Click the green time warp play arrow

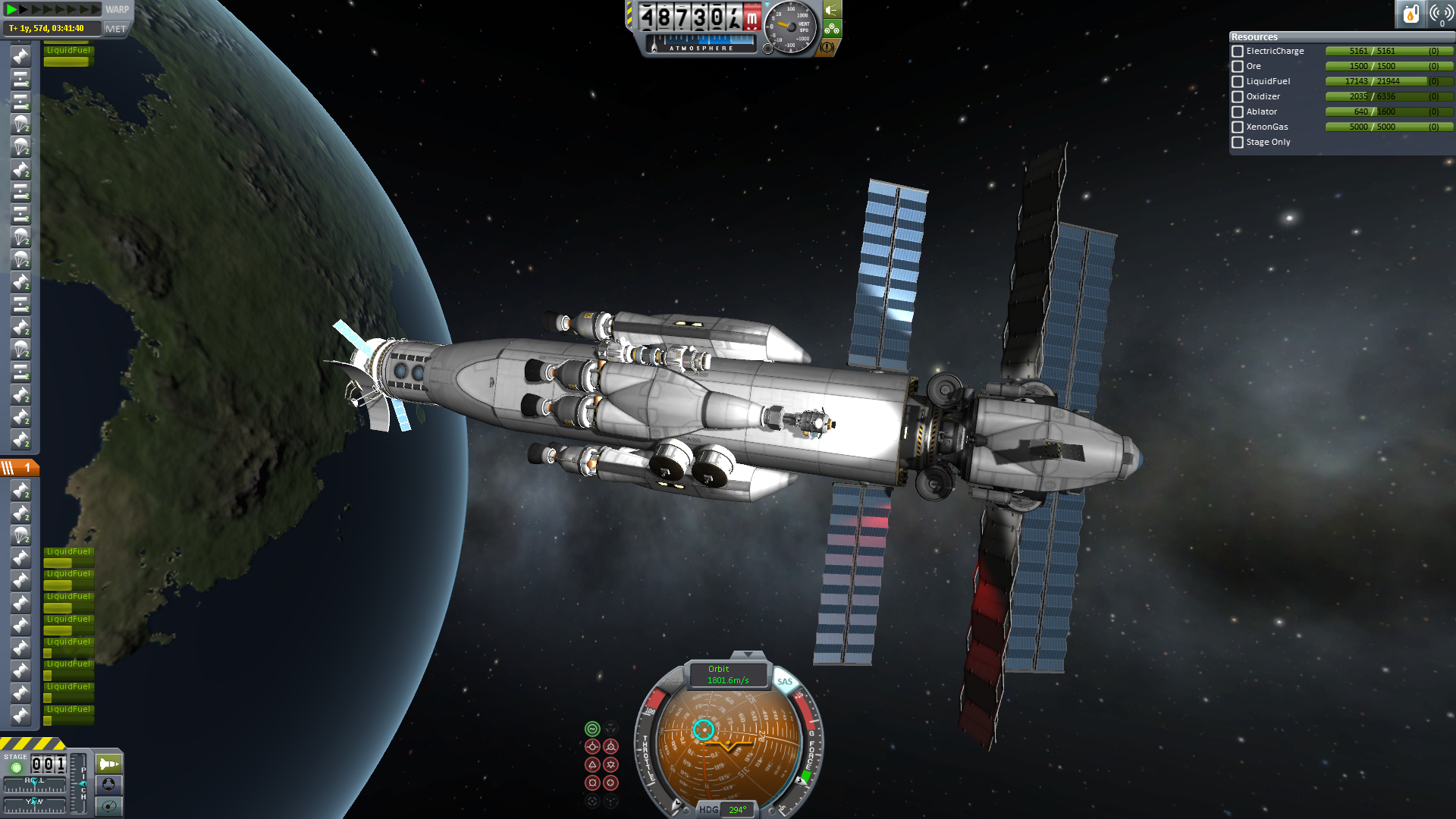pos(12,9)
